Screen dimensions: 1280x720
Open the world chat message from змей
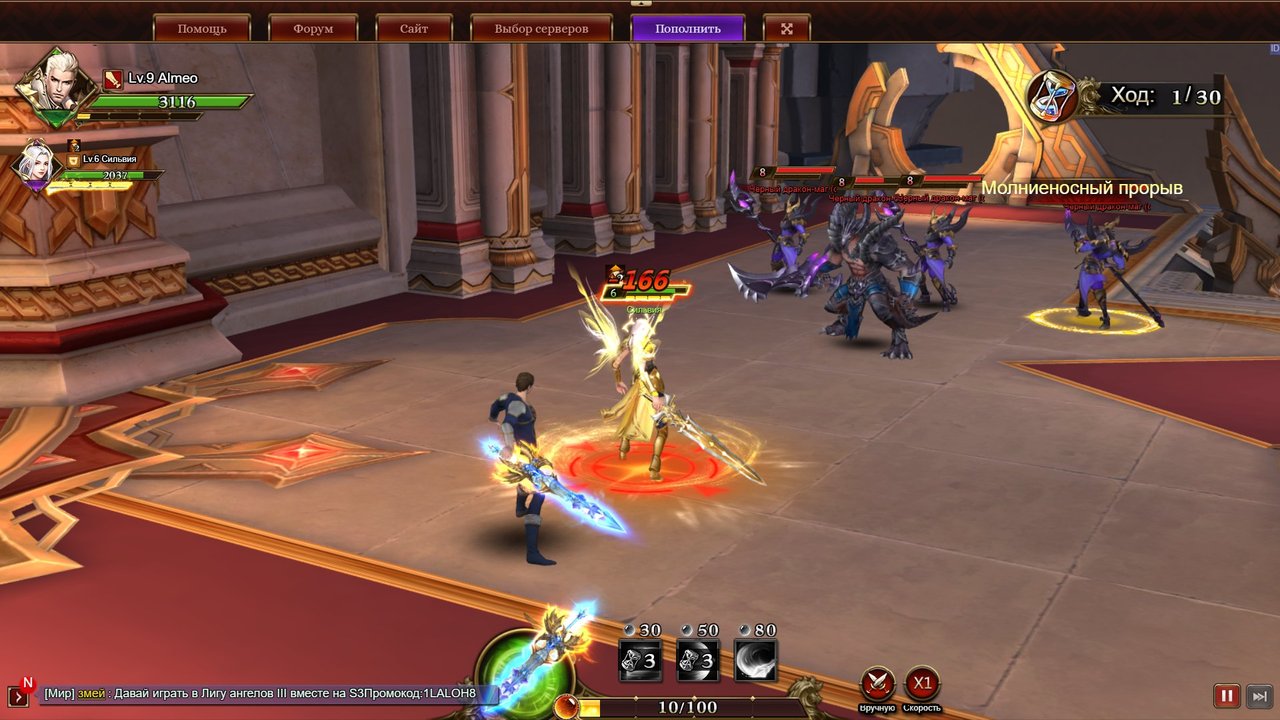click(x=260, y=694)
